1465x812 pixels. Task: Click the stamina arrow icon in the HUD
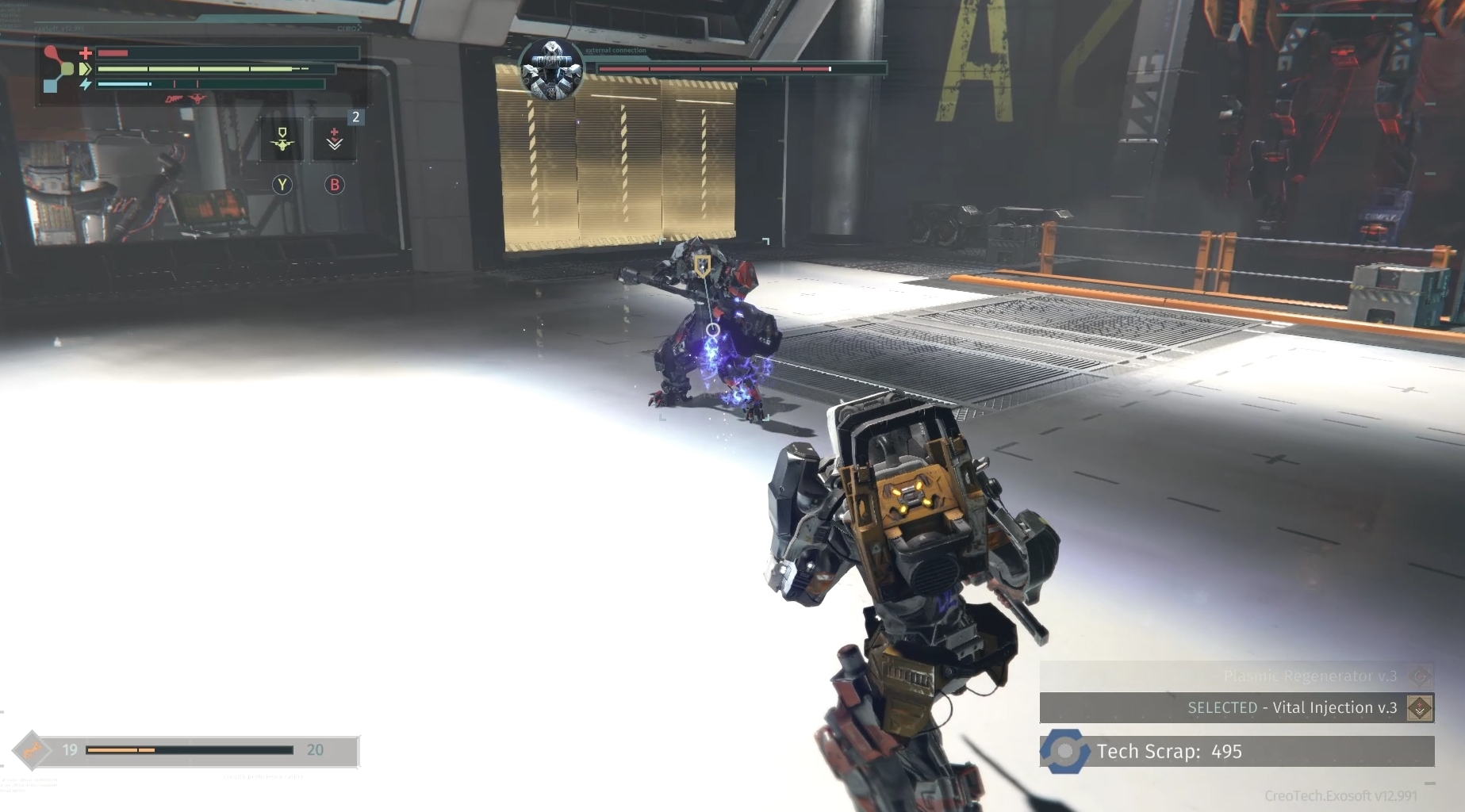click(x=84, y=69)
